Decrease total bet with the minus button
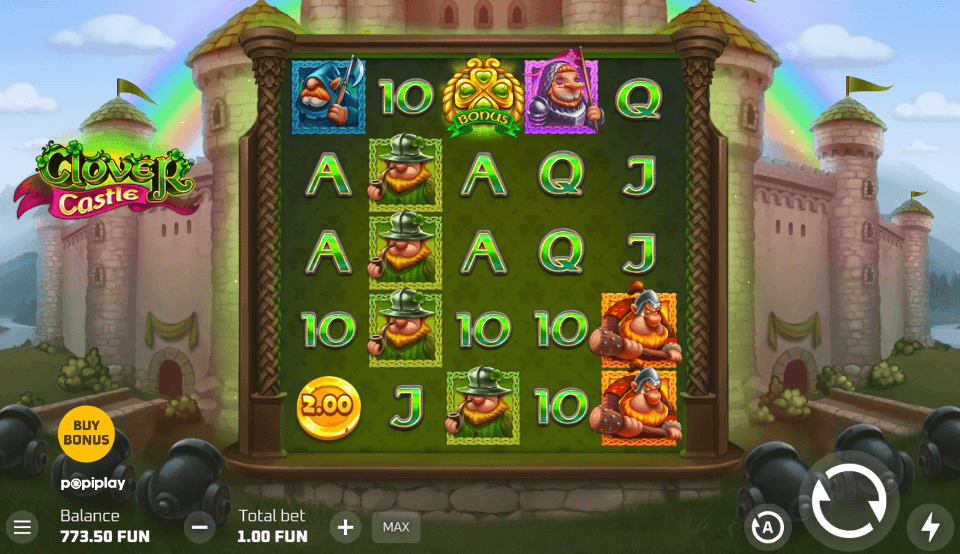The height and width of the screenshot is (554, 960). tap(200, 526)
